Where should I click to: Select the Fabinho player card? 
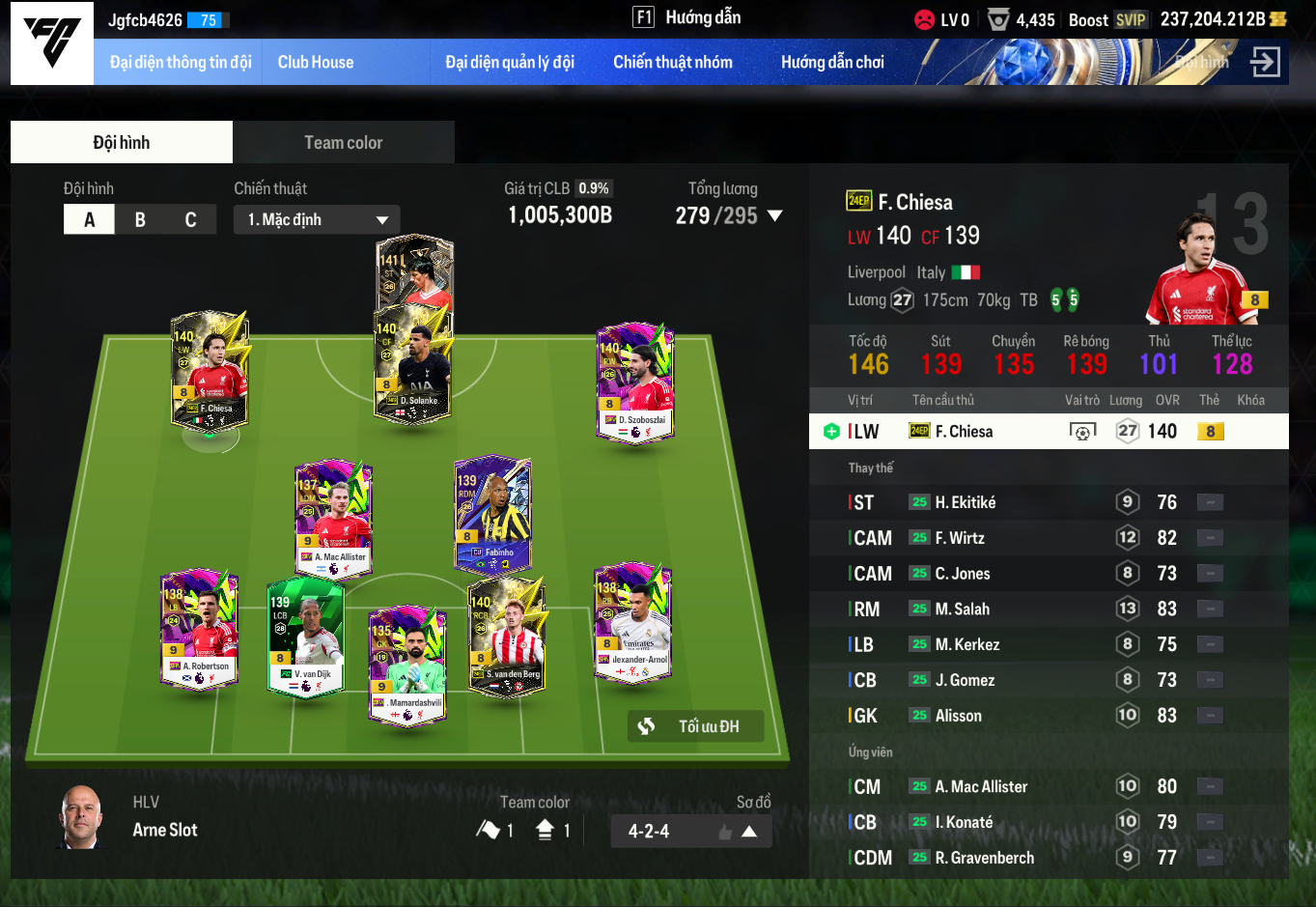click(493, 513)
